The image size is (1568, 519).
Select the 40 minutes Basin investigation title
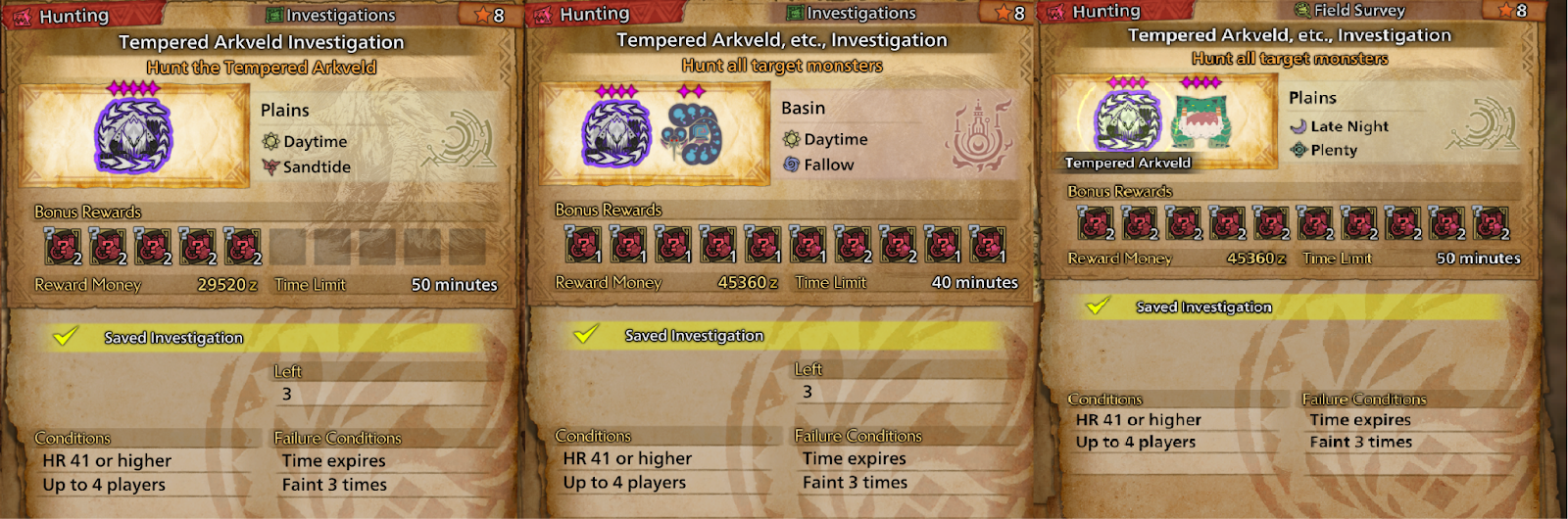[781, 40]
